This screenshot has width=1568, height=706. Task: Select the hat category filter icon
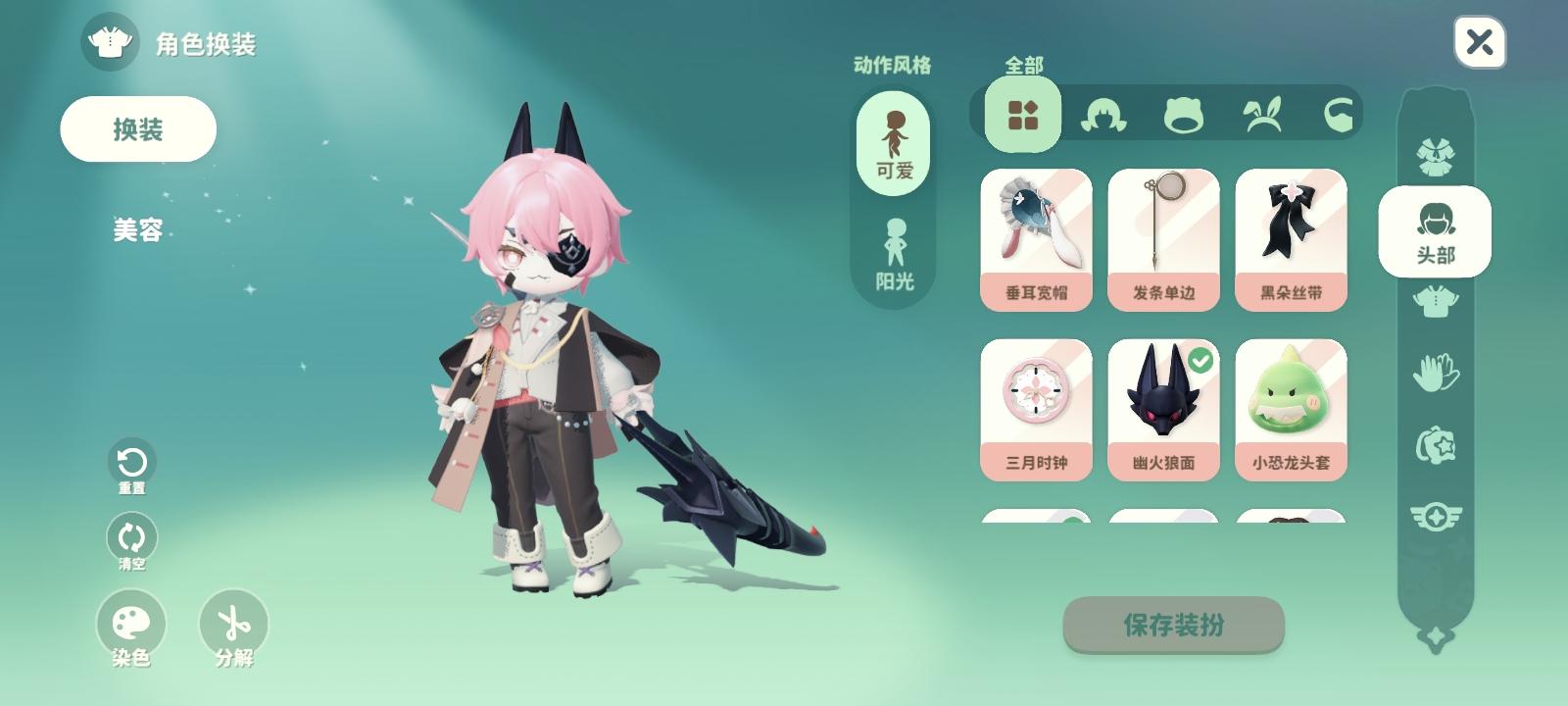coord(1186,113)
